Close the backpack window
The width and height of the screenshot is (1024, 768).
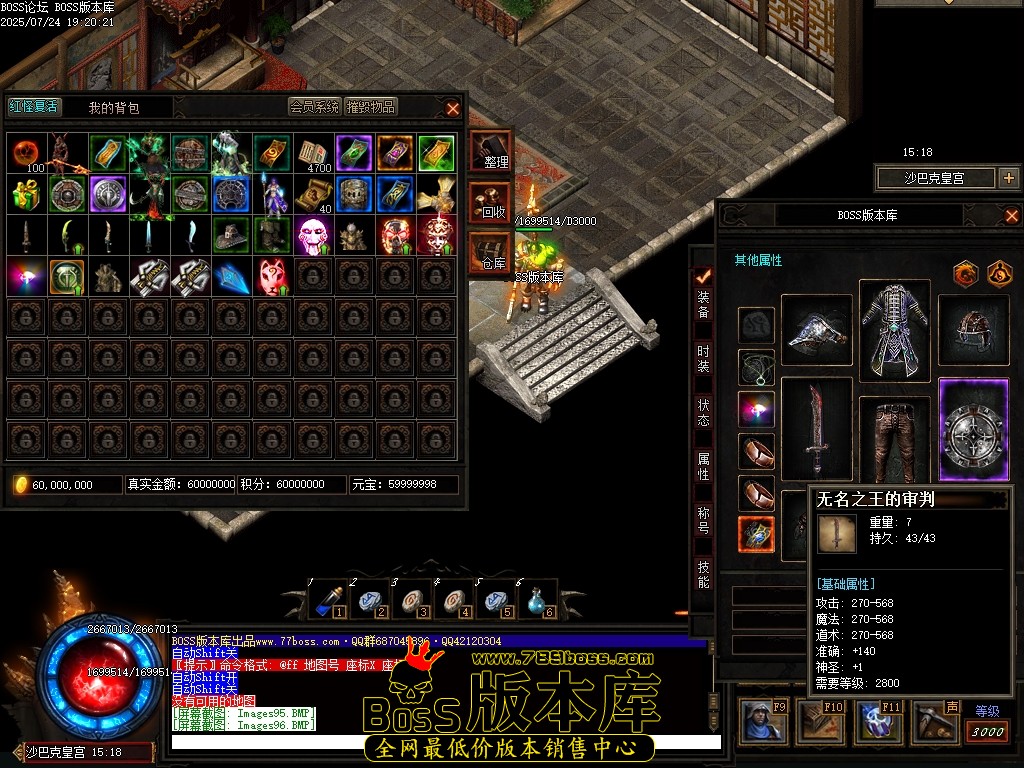(x=453, y=108)
